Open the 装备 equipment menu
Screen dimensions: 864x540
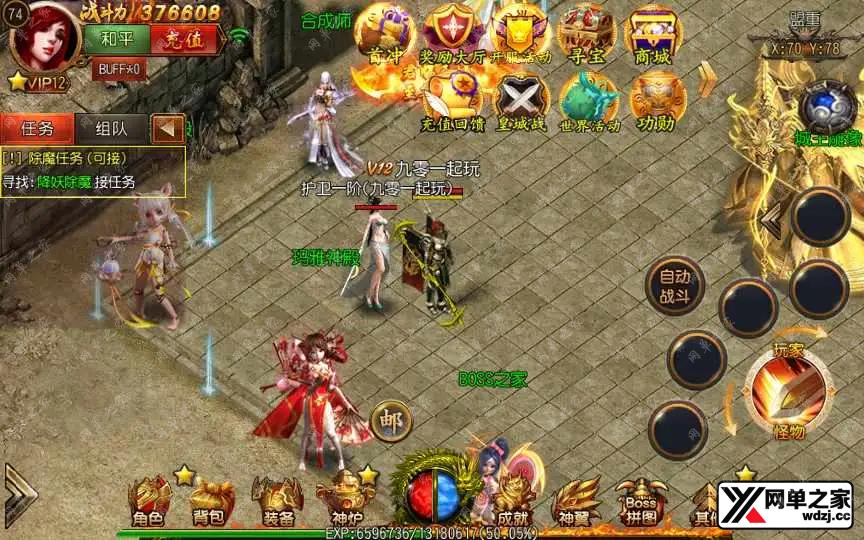coord(277,502)
